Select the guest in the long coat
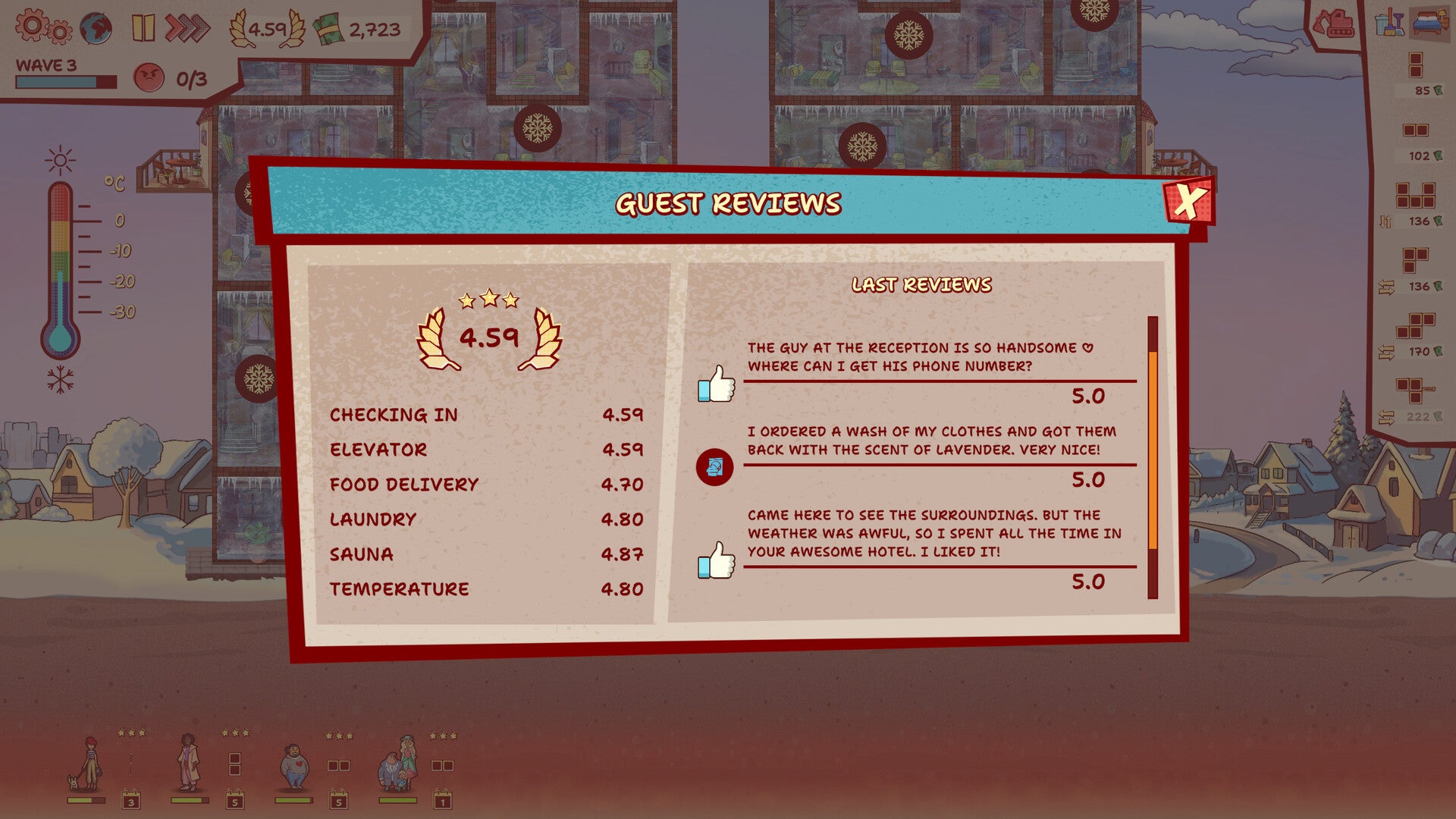The image size is (1456, 819). [188, 764]
